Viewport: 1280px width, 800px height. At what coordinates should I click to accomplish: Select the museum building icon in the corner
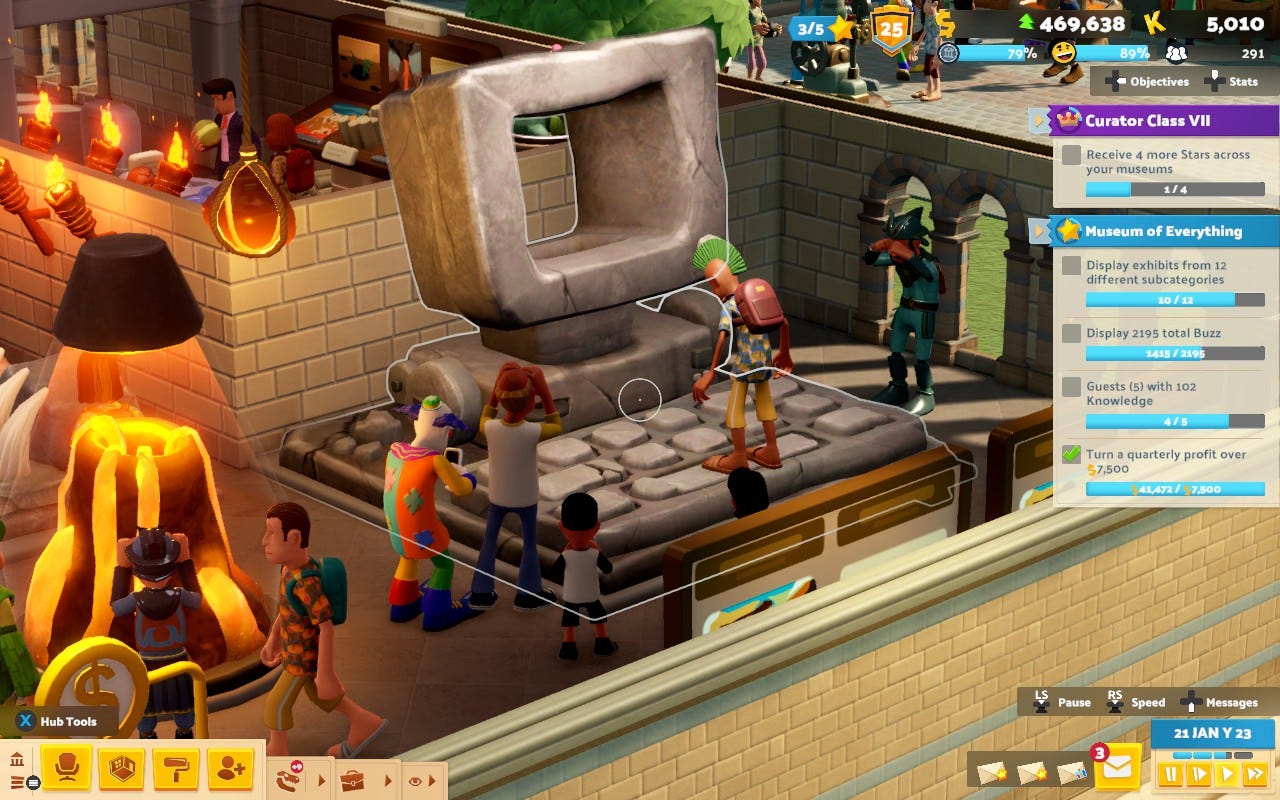(x=16, y=759)
